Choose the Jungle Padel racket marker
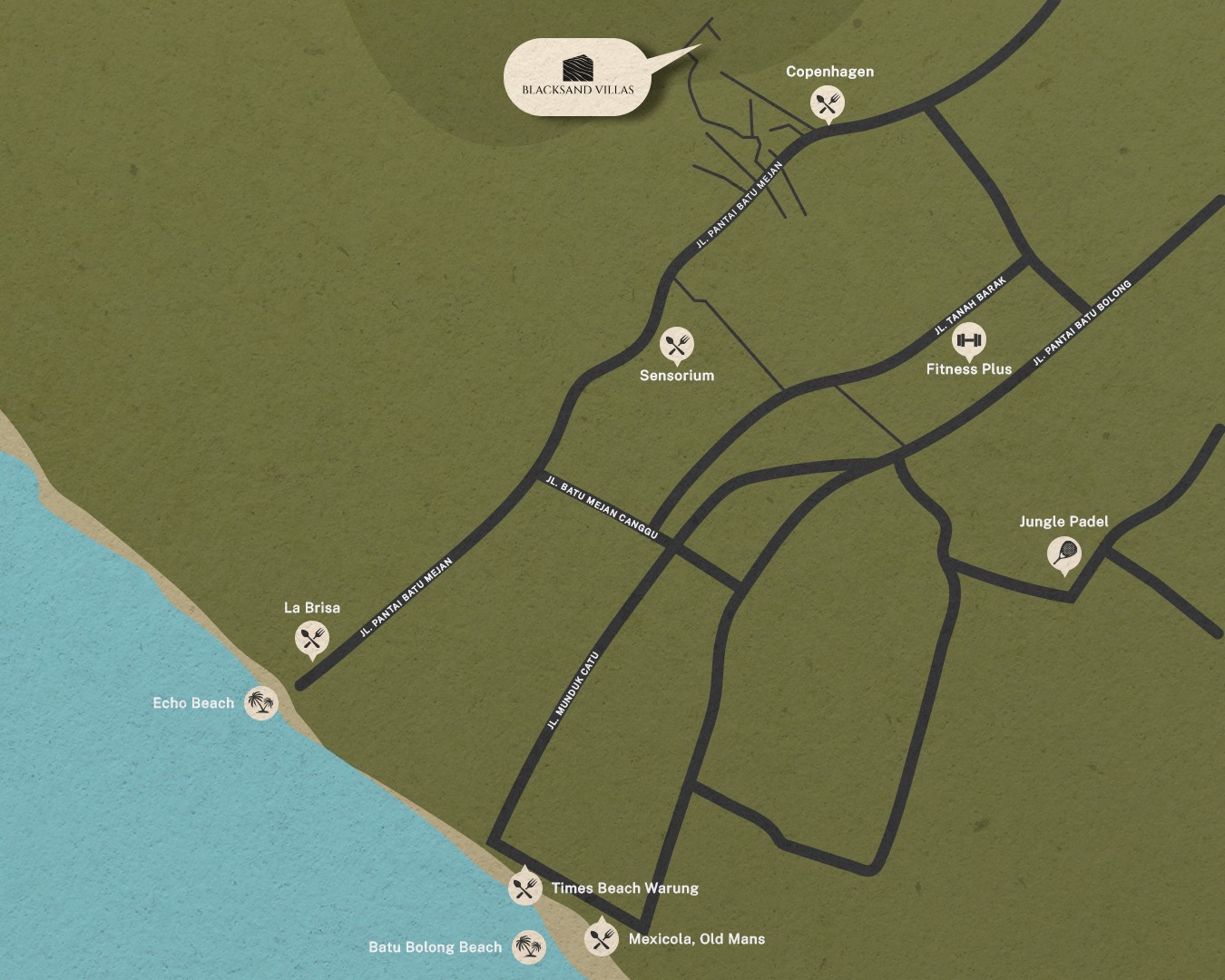The width and height of the screenshot is (1225, 980). pyautogui.click(x=1063, y=553)
